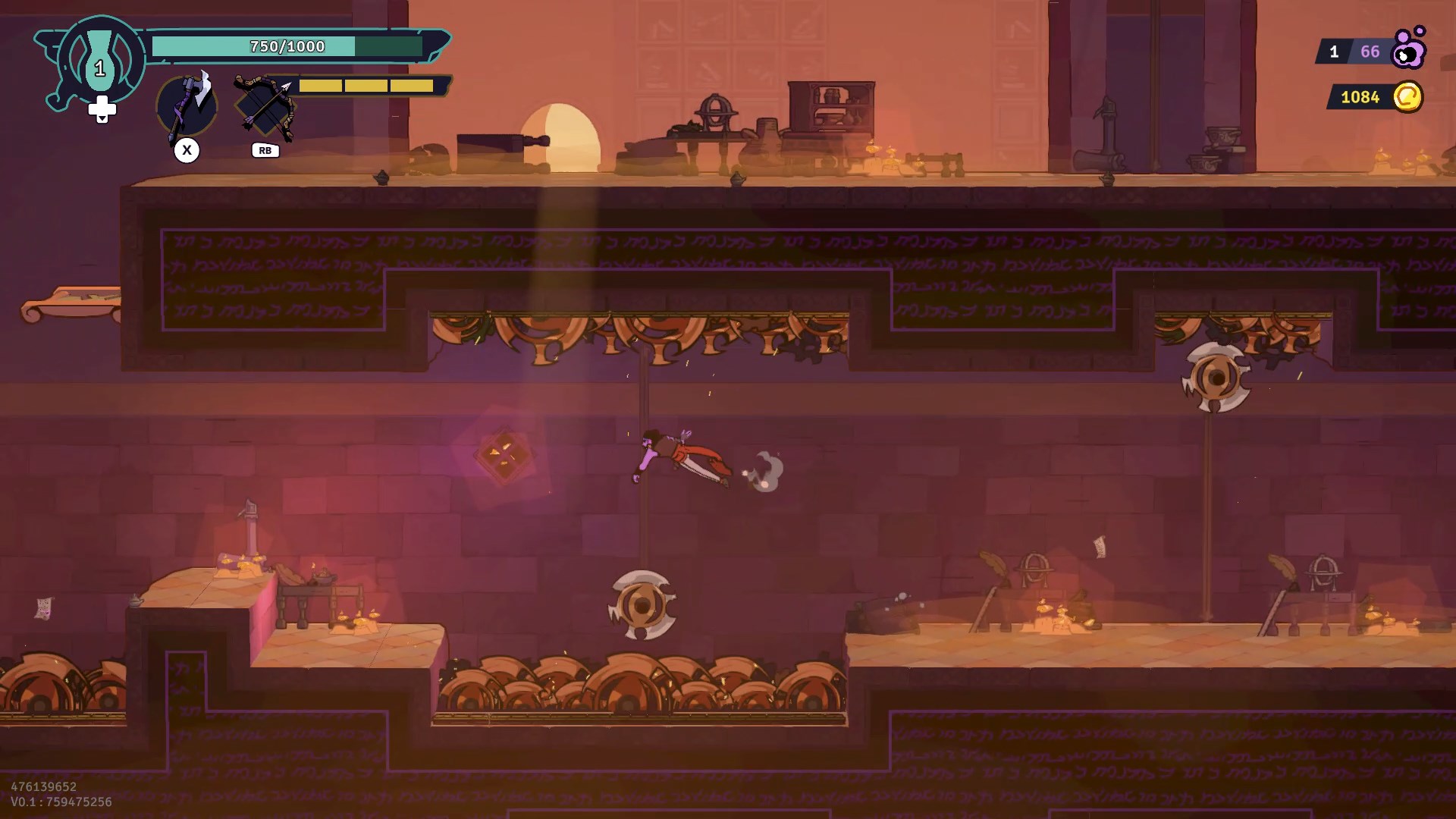The image size is (1456, 819).
Task: Click the X button prompt under the axe
Action: click(187, 150)
